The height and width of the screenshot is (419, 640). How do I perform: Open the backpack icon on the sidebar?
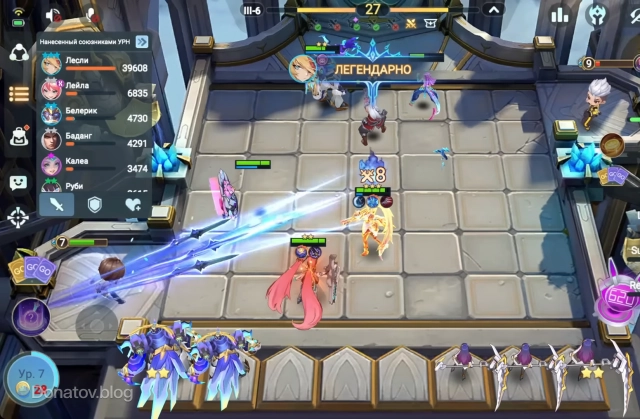pyautogui.click(x=18, y=138)
